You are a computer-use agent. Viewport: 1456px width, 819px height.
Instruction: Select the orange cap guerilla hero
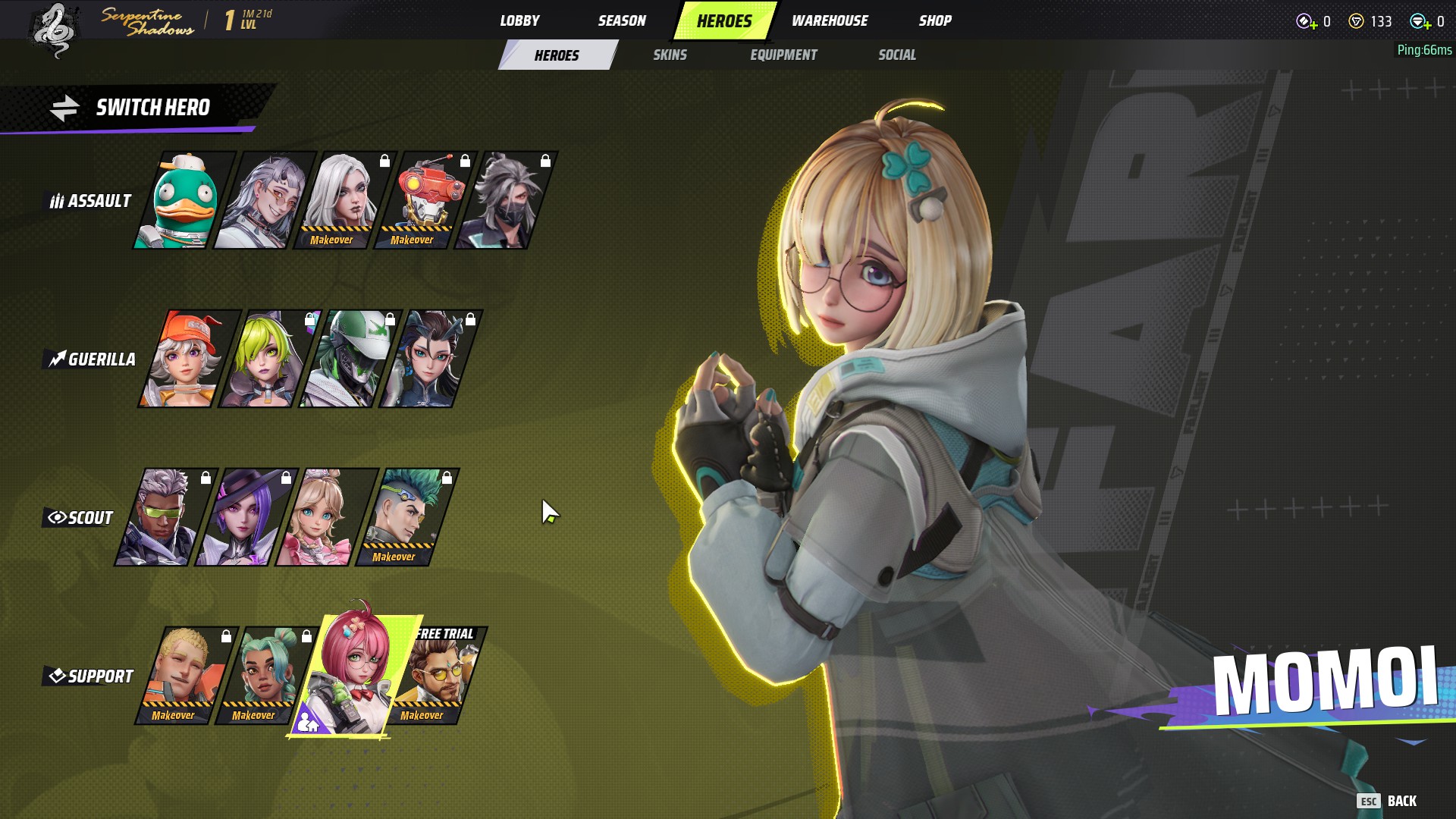187,359
